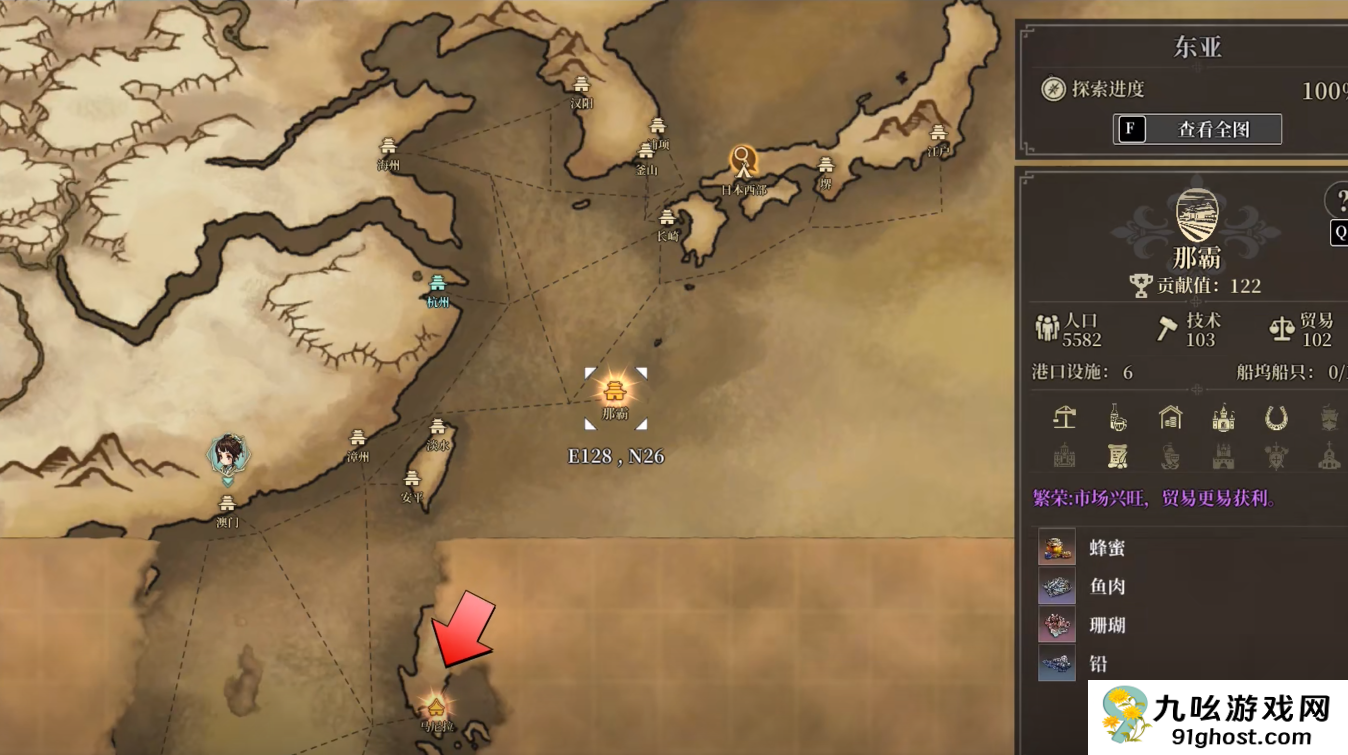Choose the 杭州 port marker
This screenshot has height=755, width=1348.
pyautogui.click(x=438, y=285)
